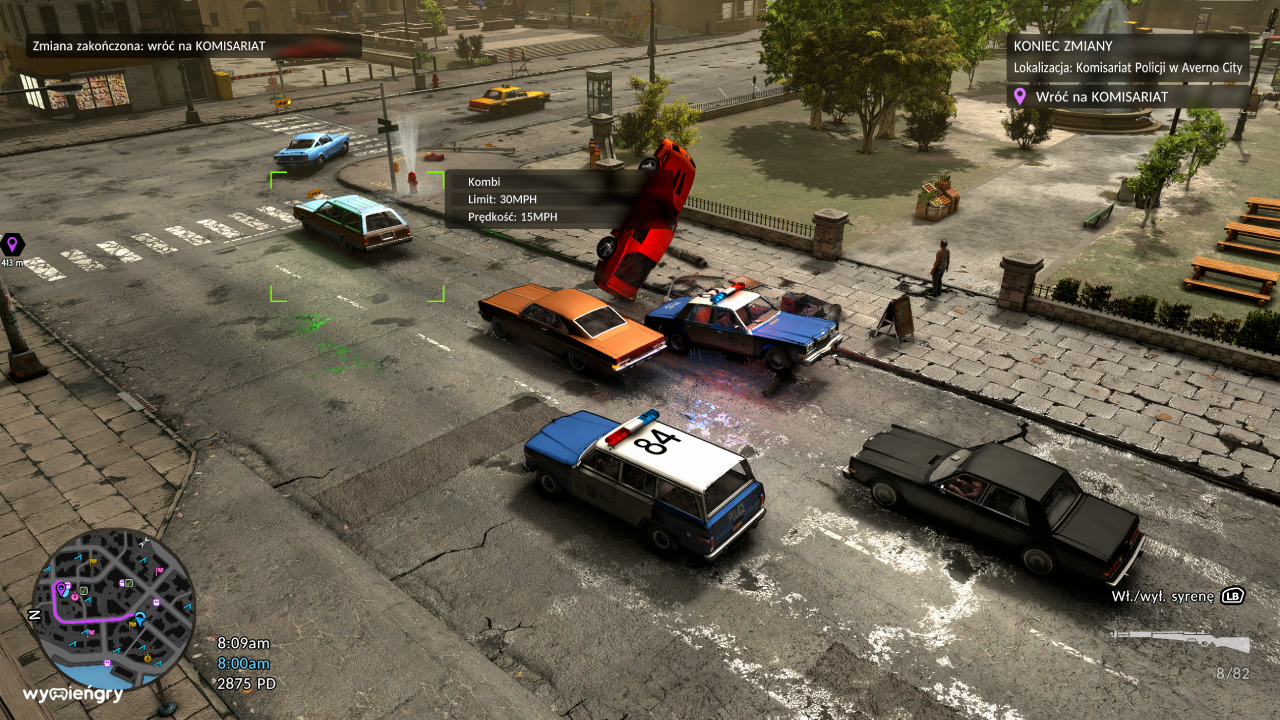Click the gold badge icon near the minimap bottom
The image size is (1280, 720).
point(147,658)
